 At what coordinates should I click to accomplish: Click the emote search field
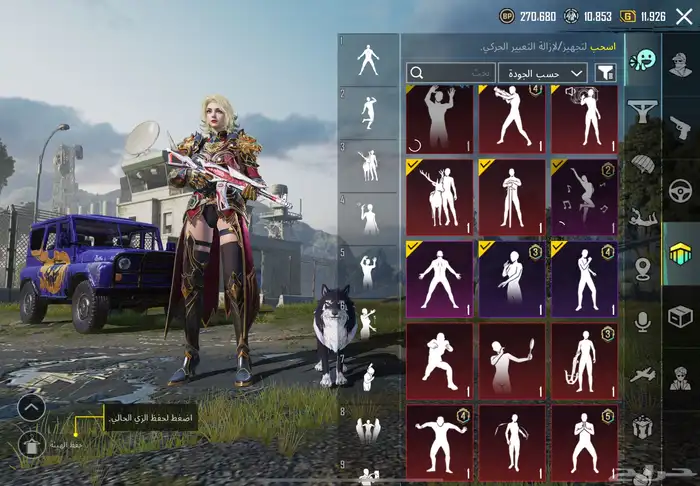point(451,73)
